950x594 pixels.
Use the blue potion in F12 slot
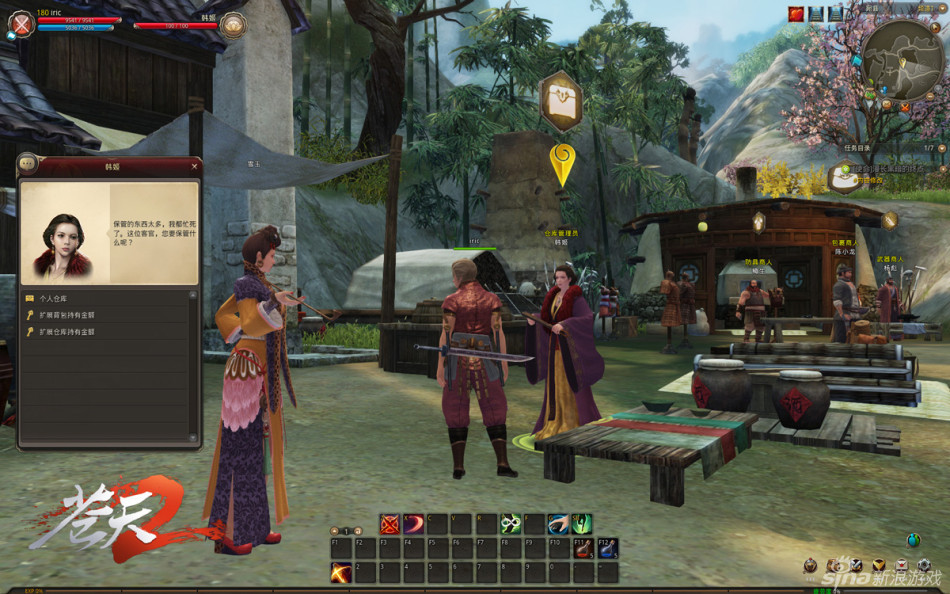pos(607,548)
